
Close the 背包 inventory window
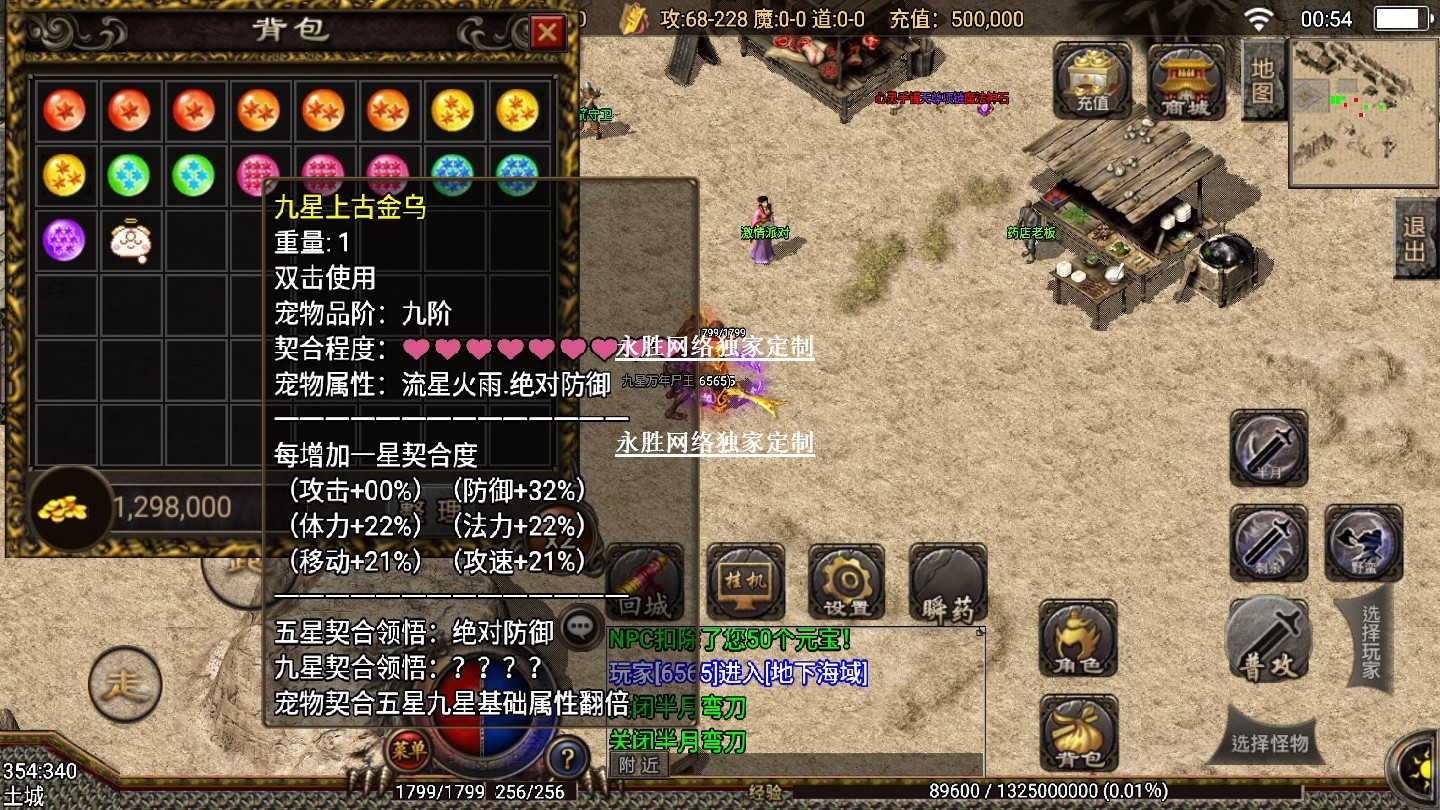tap(547, 33)
